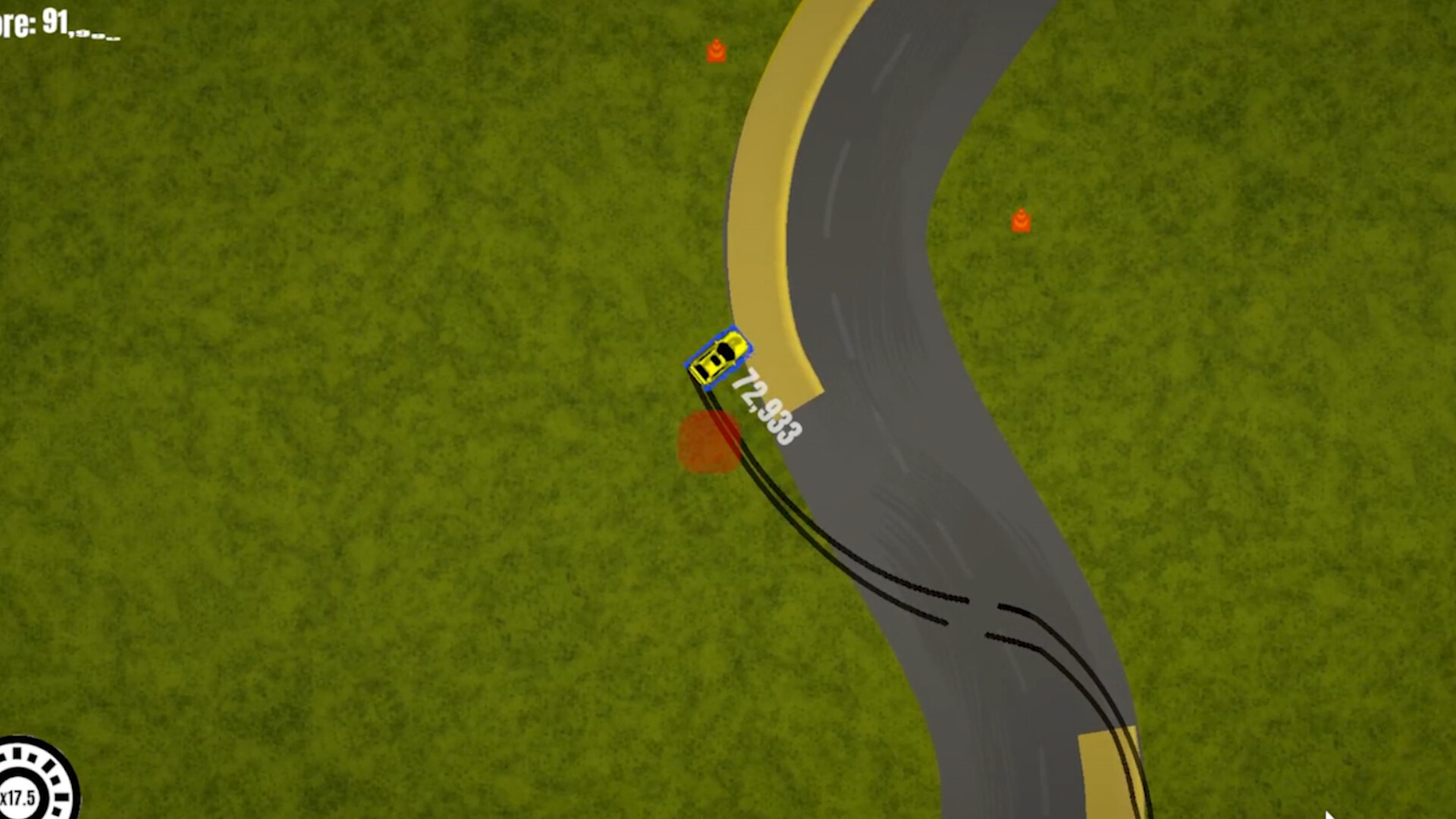Click the orange cone on the right grass
1456x819 pixels.
pos(1022,220)
